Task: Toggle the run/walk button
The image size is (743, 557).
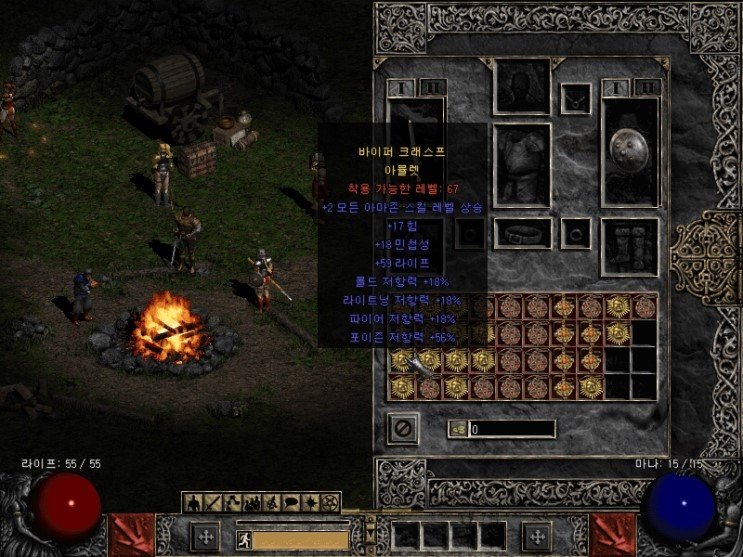Action: coord(243,538)
